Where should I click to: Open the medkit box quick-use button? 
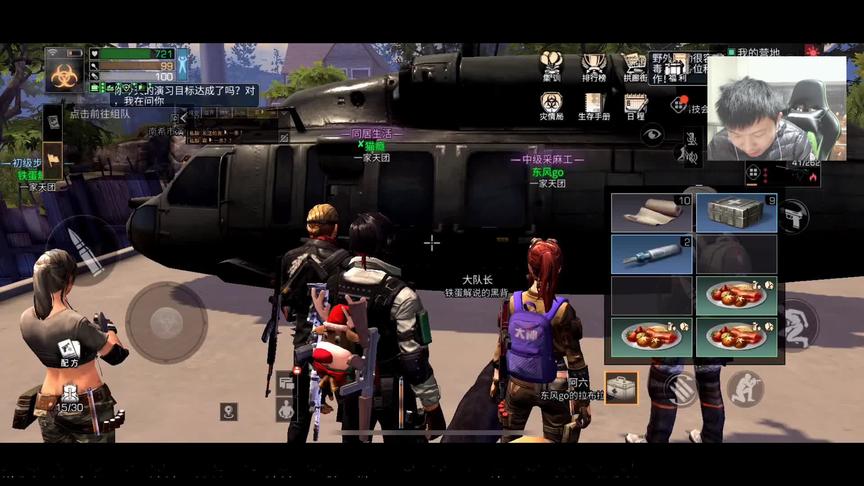tap(621, 387)
